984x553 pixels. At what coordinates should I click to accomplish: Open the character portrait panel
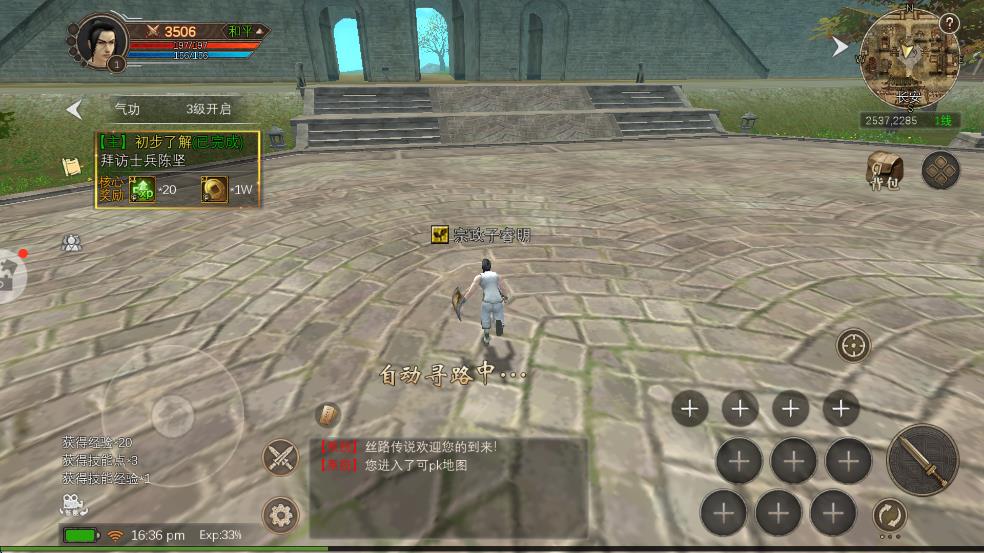102,43
